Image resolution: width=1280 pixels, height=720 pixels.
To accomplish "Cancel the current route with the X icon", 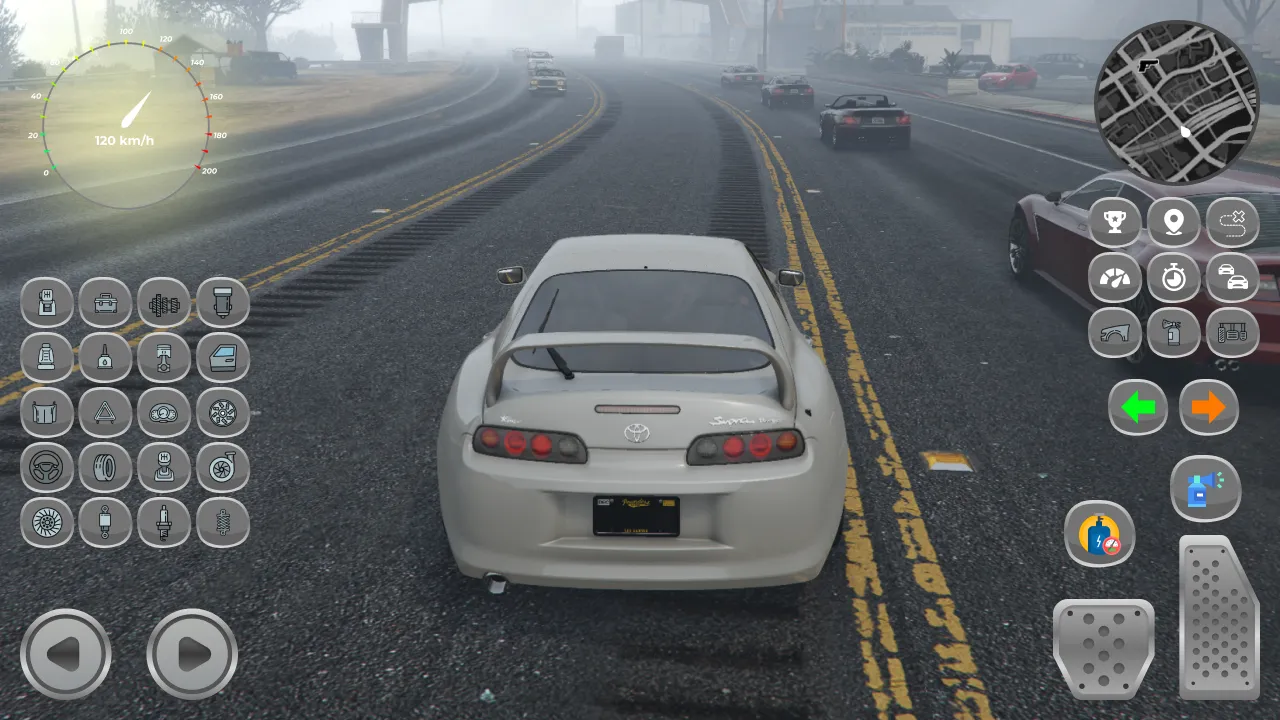I will (x=1233, y=222).
